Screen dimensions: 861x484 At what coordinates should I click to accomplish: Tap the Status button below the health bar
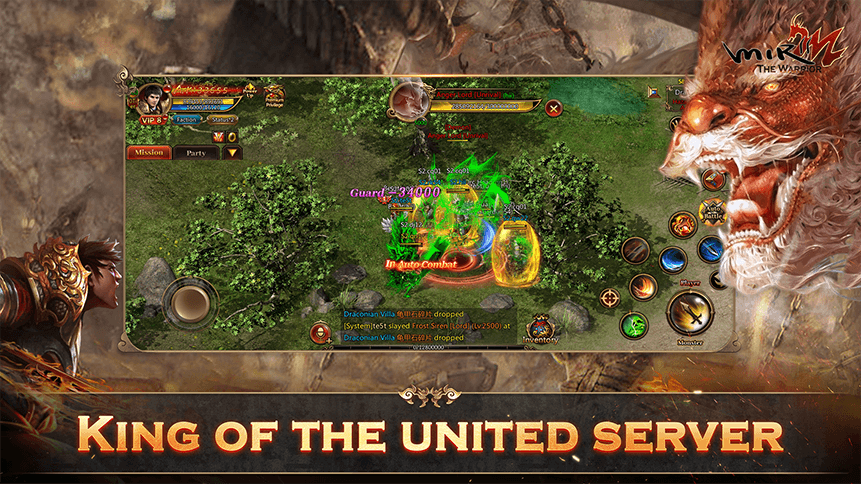pyautogui.click(x=223, y=119)
